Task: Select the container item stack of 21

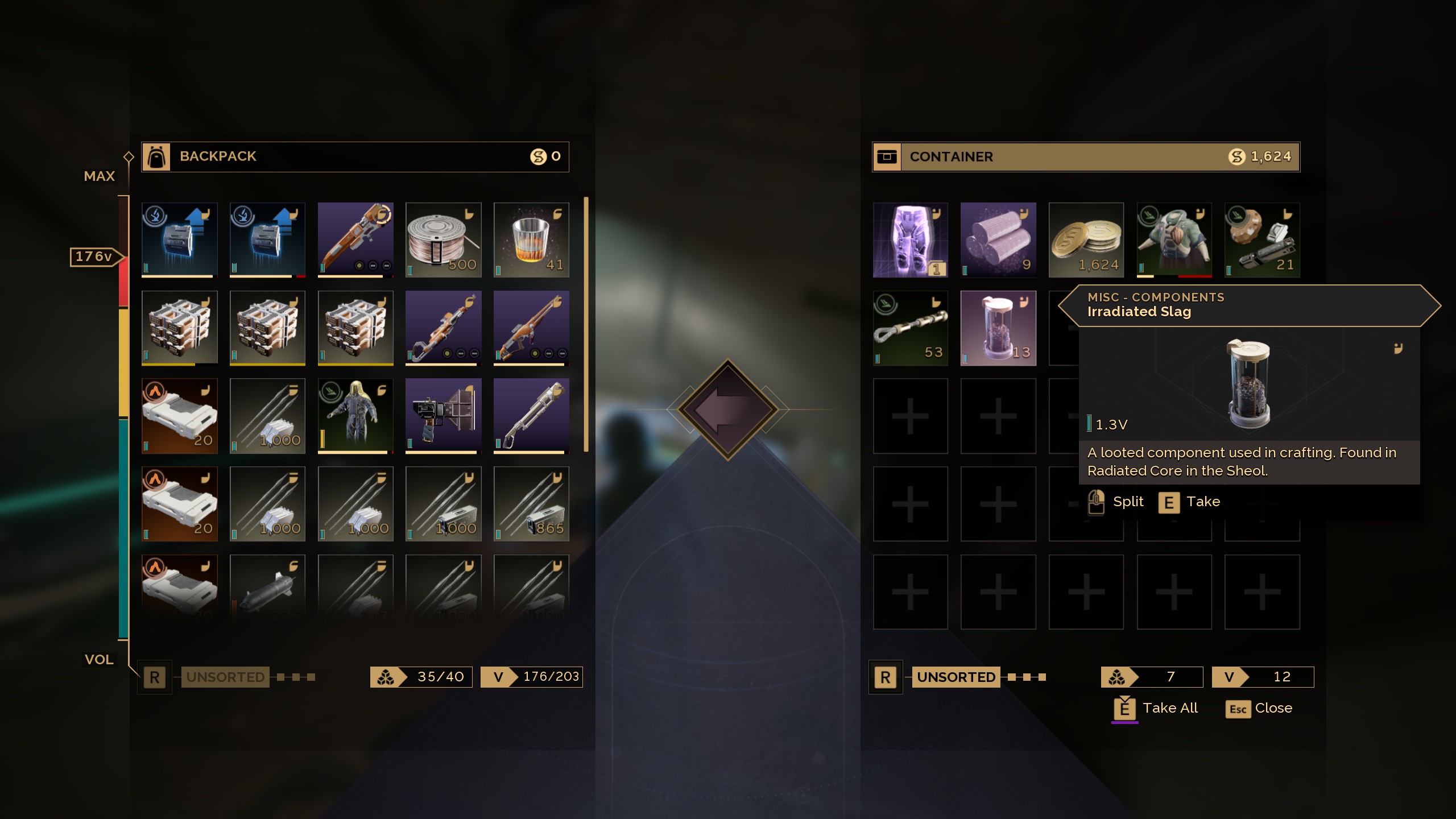Action: pyautogui.click(x=1261, y=239)
